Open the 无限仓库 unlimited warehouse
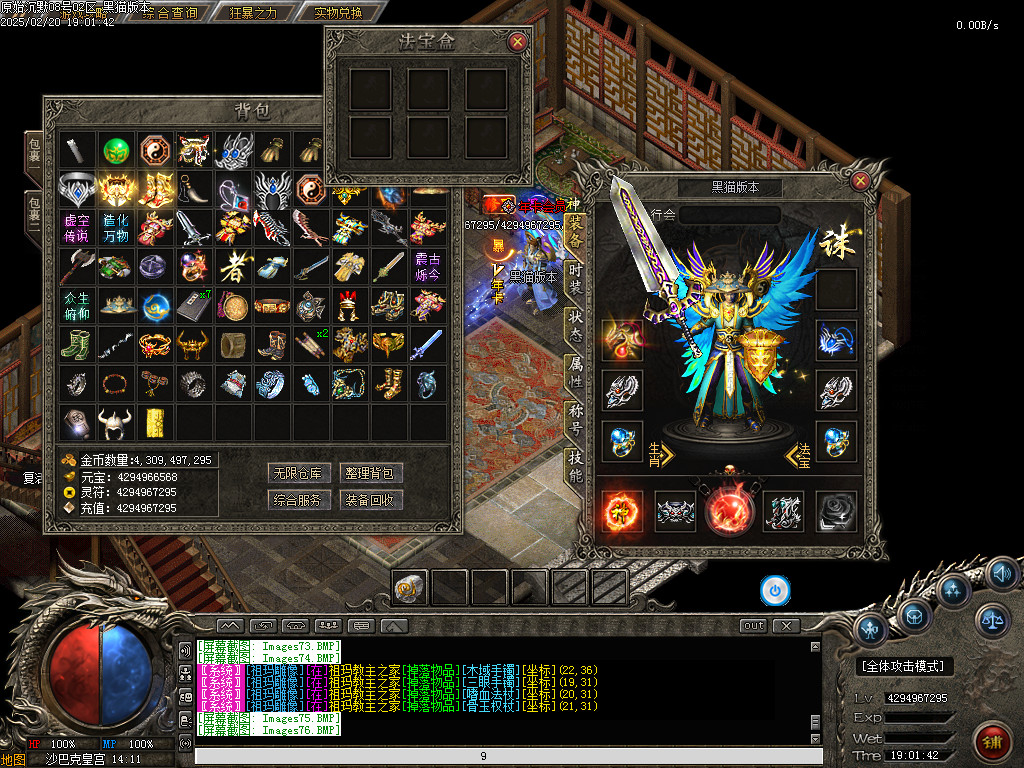Viewport: 1024px width, 768px height. 298,473
